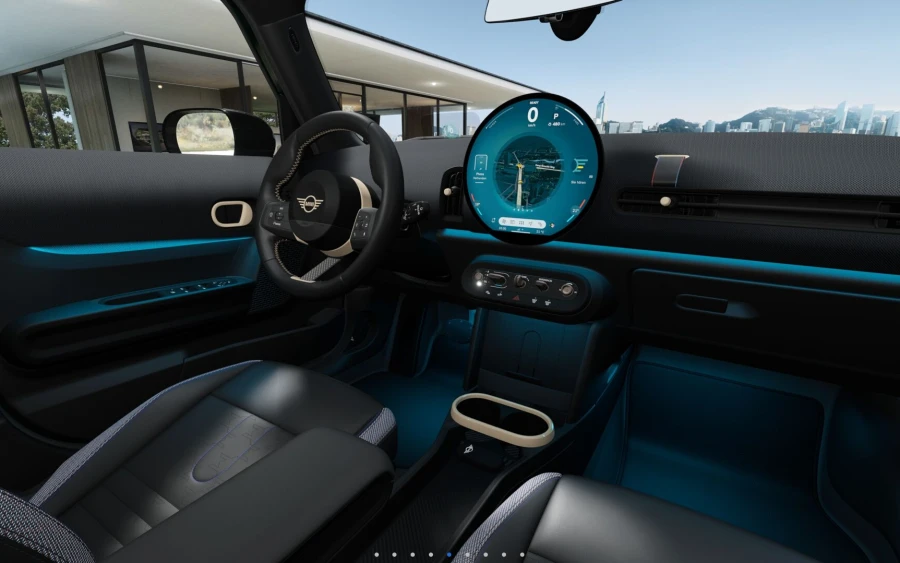Select the first carousel pagination dot

coord(376,554)
